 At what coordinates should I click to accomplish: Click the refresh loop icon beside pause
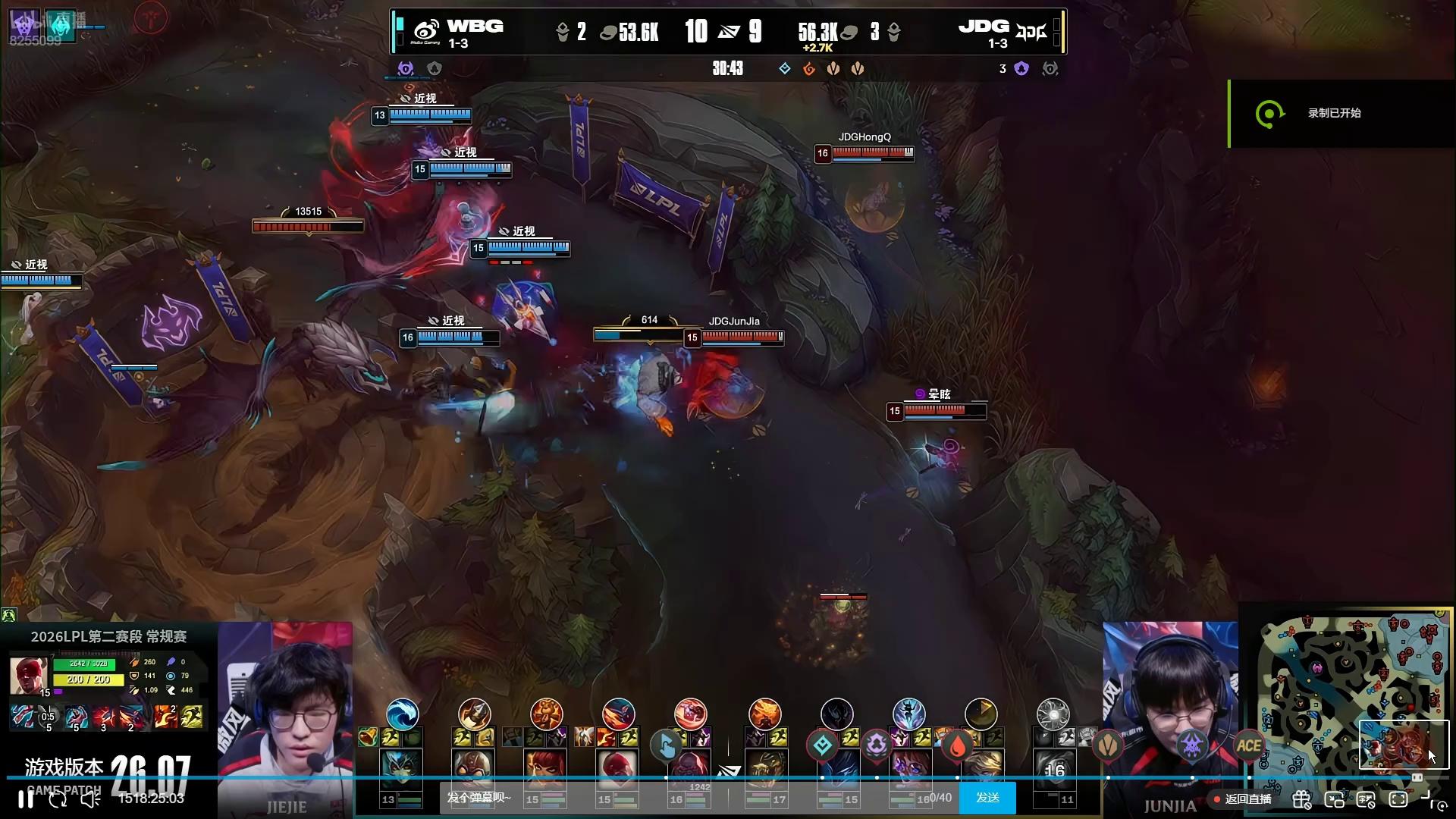(x=58, y=799)
